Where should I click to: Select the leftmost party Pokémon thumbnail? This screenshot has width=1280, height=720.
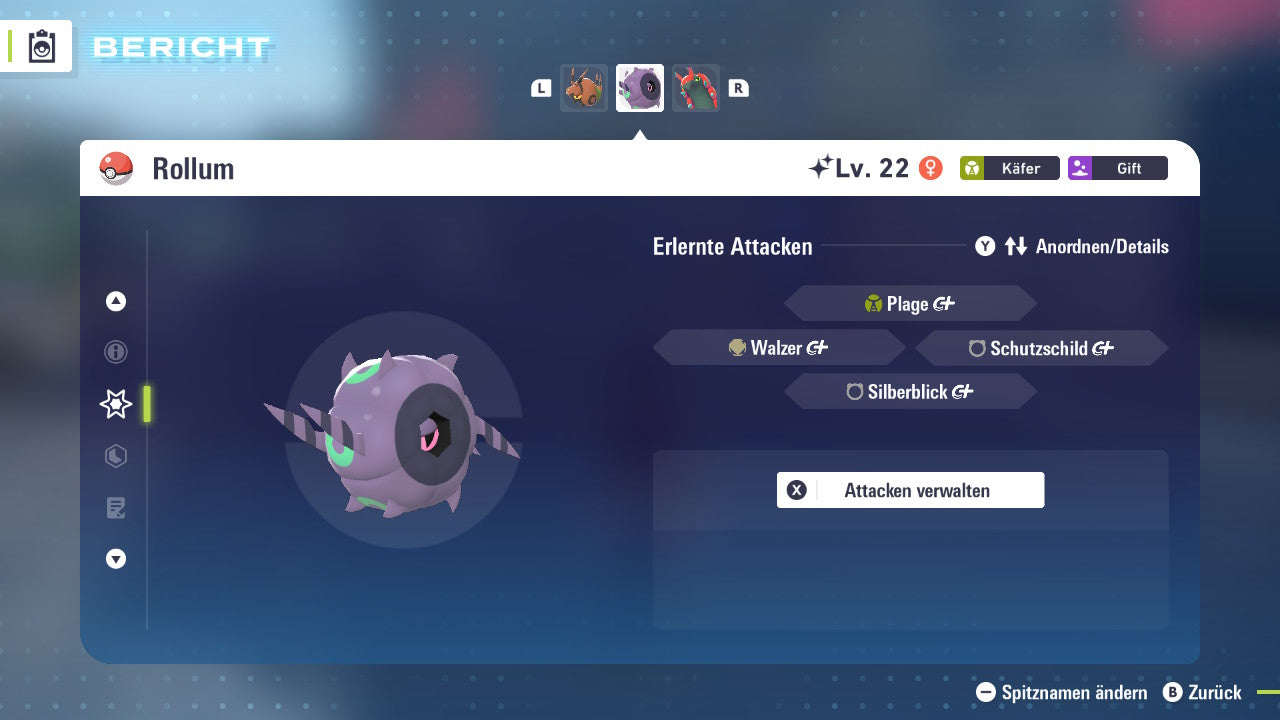584,88
